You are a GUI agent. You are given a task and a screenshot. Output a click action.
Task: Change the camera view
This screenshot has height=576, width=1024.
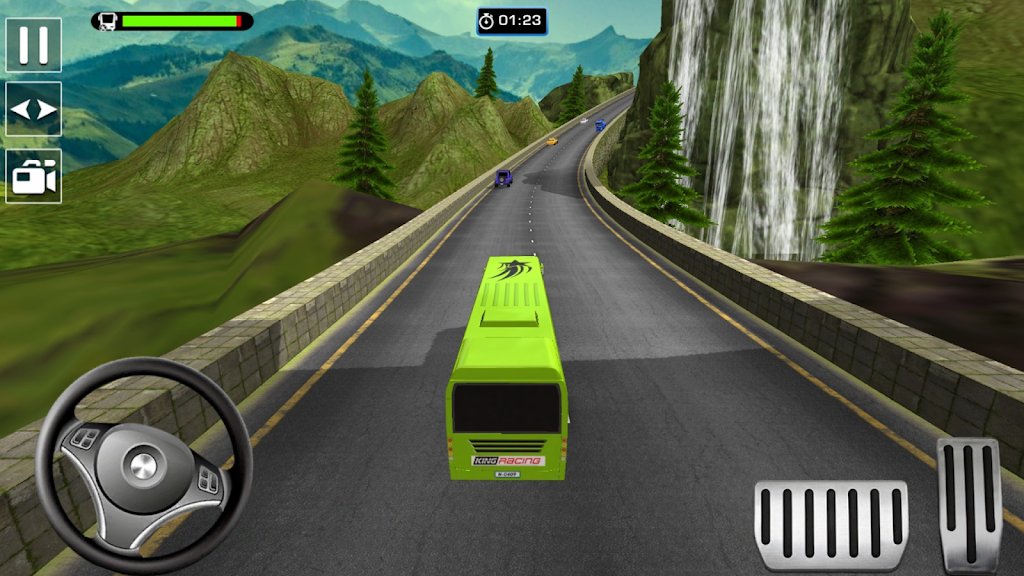(33, 176)
